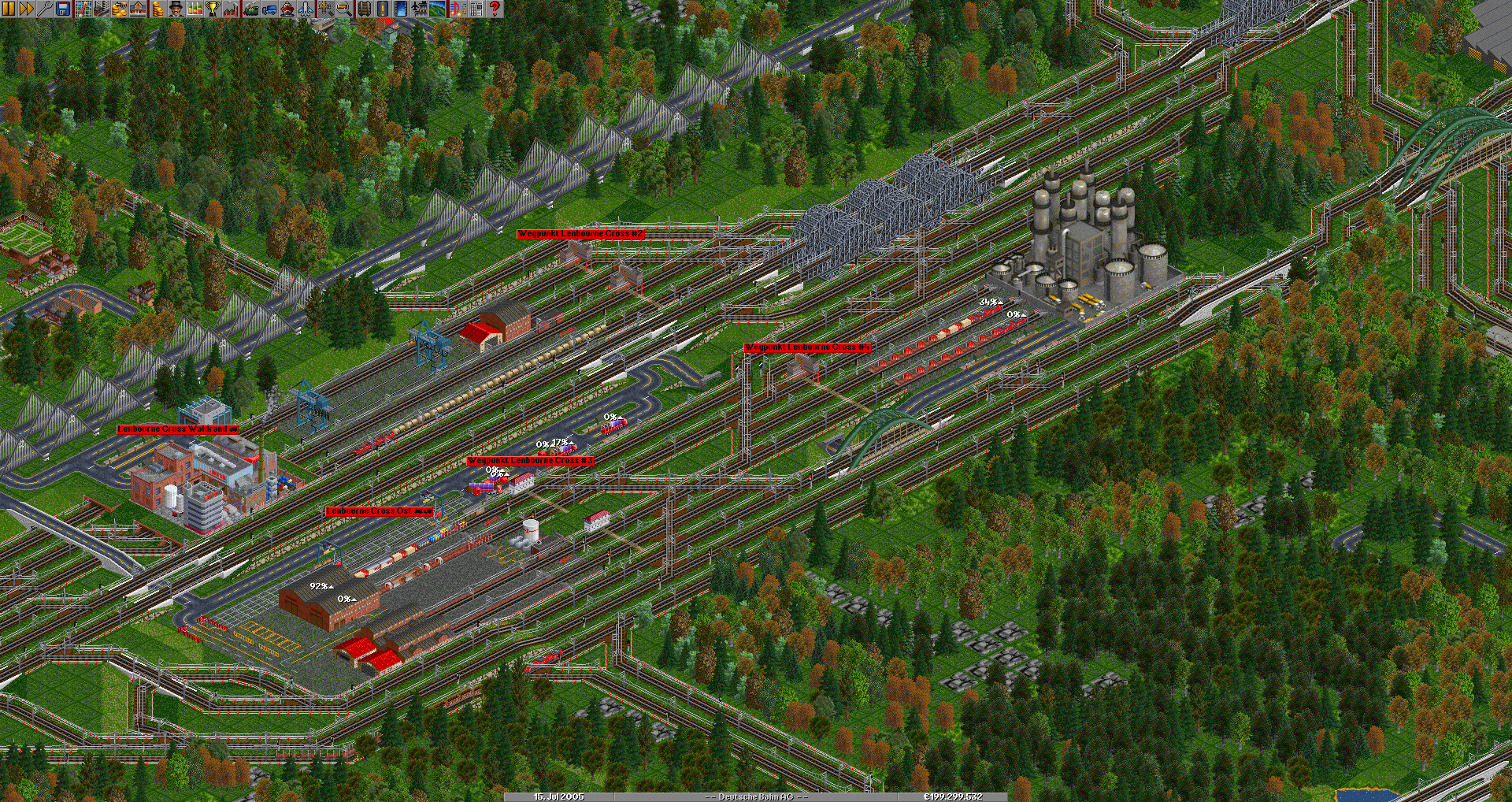Show the world map
Viewport: 1512px width, 802px height.
83,9
